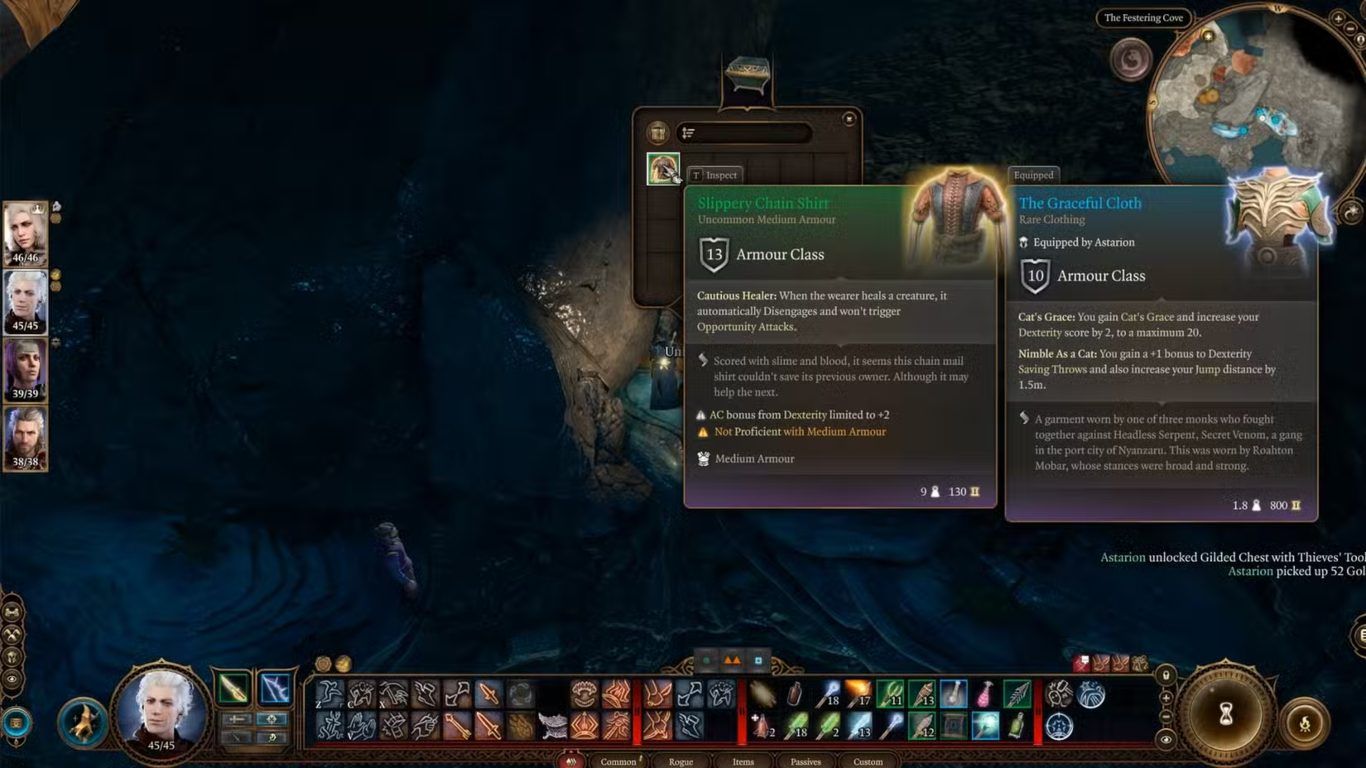End turn with the hourglass button
Viewport: 1366px width, 768px height.
(x=1226, y=713)
